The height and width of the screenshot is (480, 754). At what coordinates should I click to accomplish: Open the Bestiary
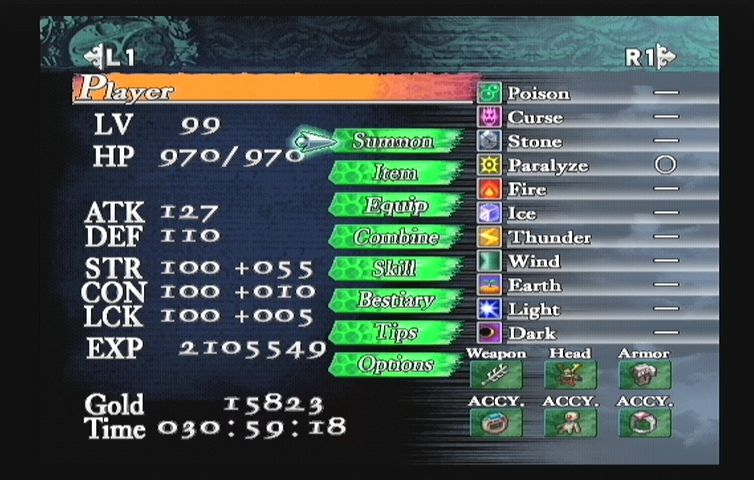point(396,300)
